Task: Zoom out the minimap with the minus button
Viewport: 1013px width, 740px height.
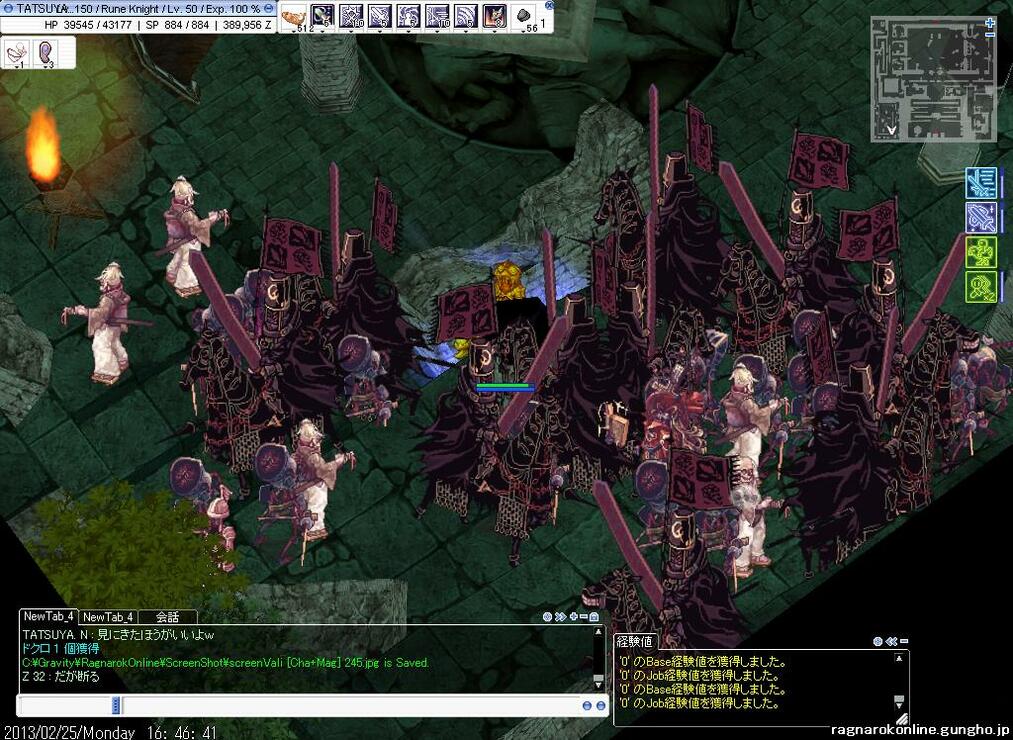Action: (x=990, y=36)
